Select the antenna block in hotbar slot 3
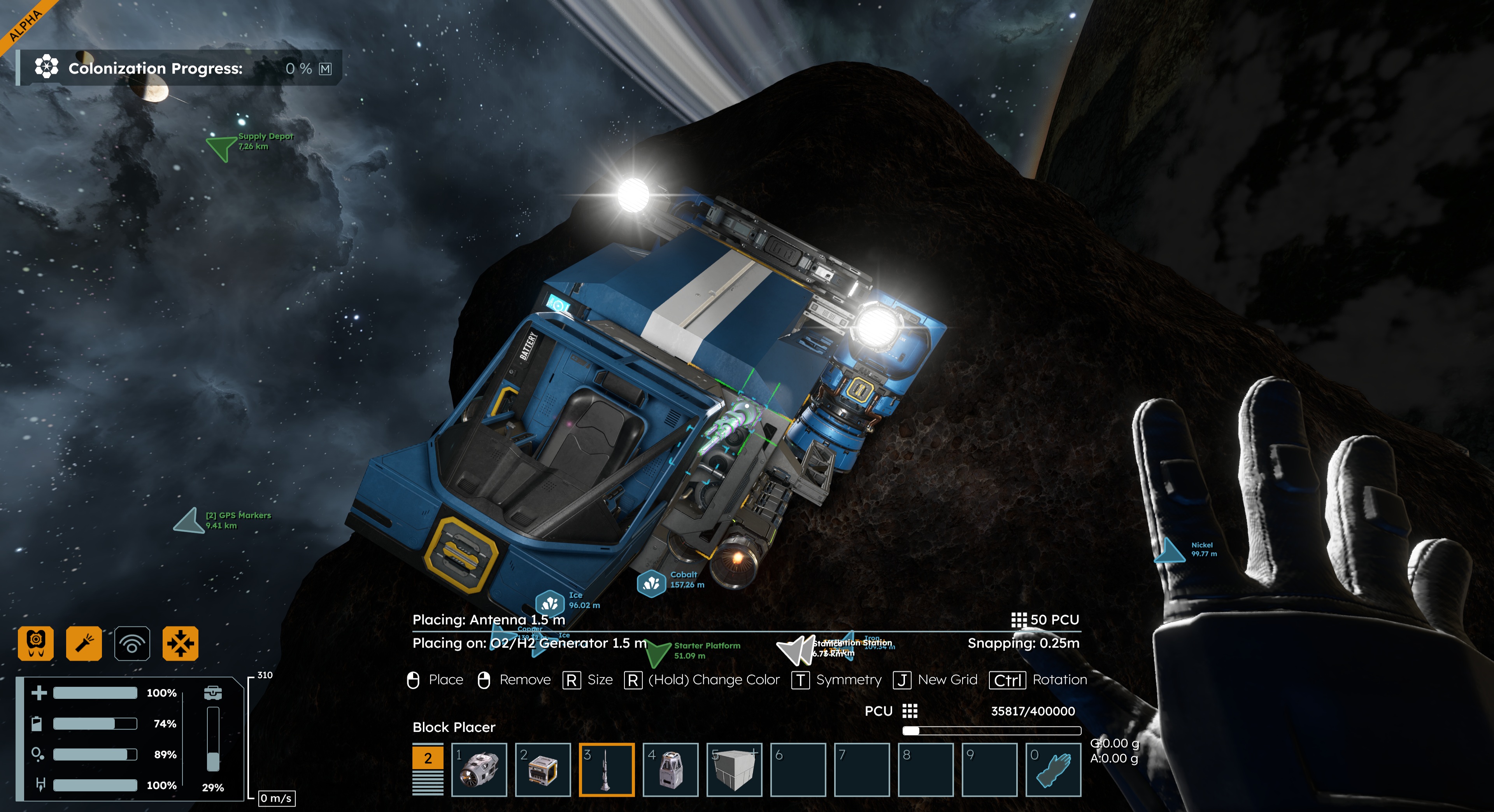The width and height of the screenshot is (1494, 812). 606,770
